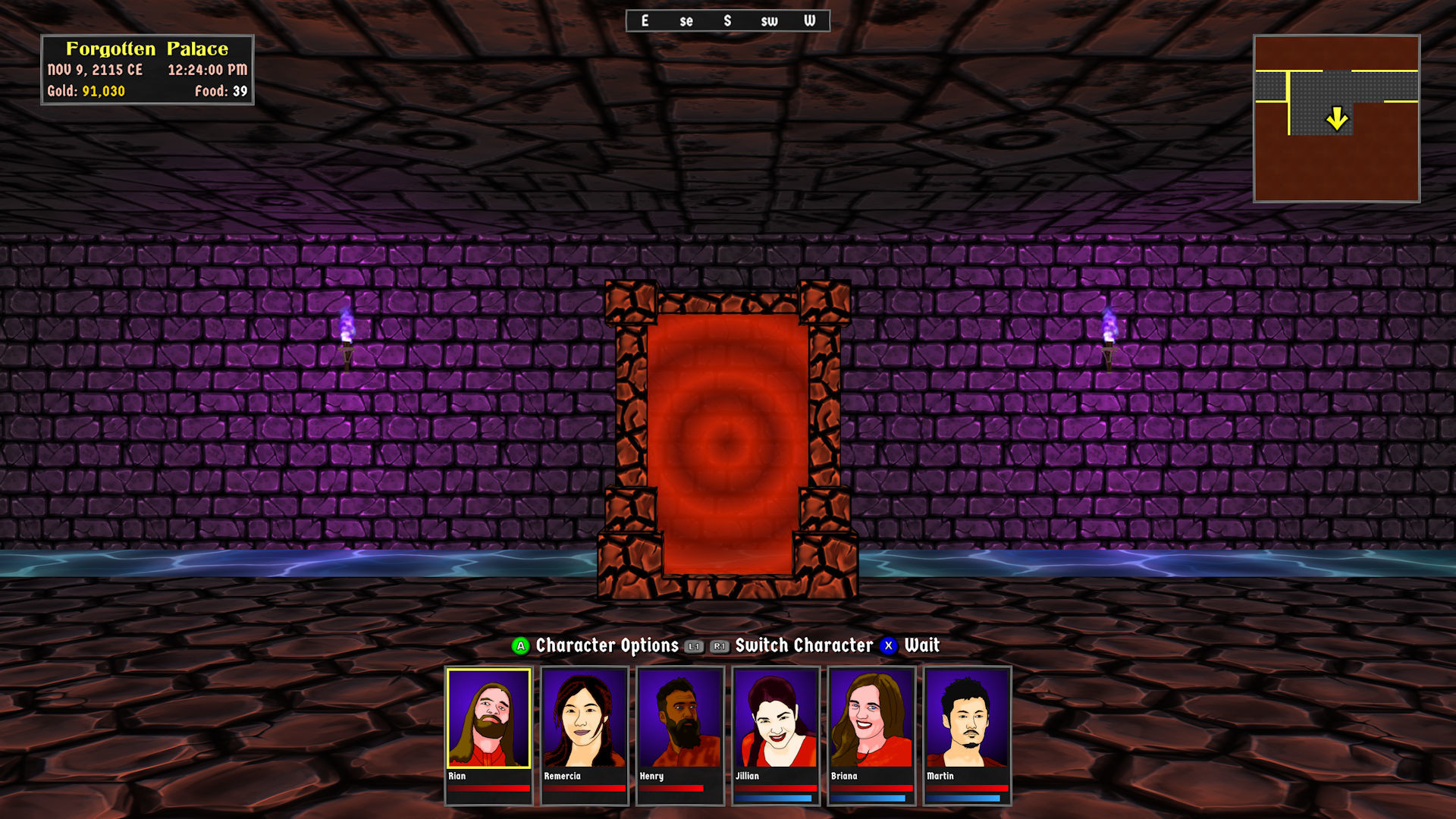Pick the S direction on the compass bar

click(x=728, y=21)
